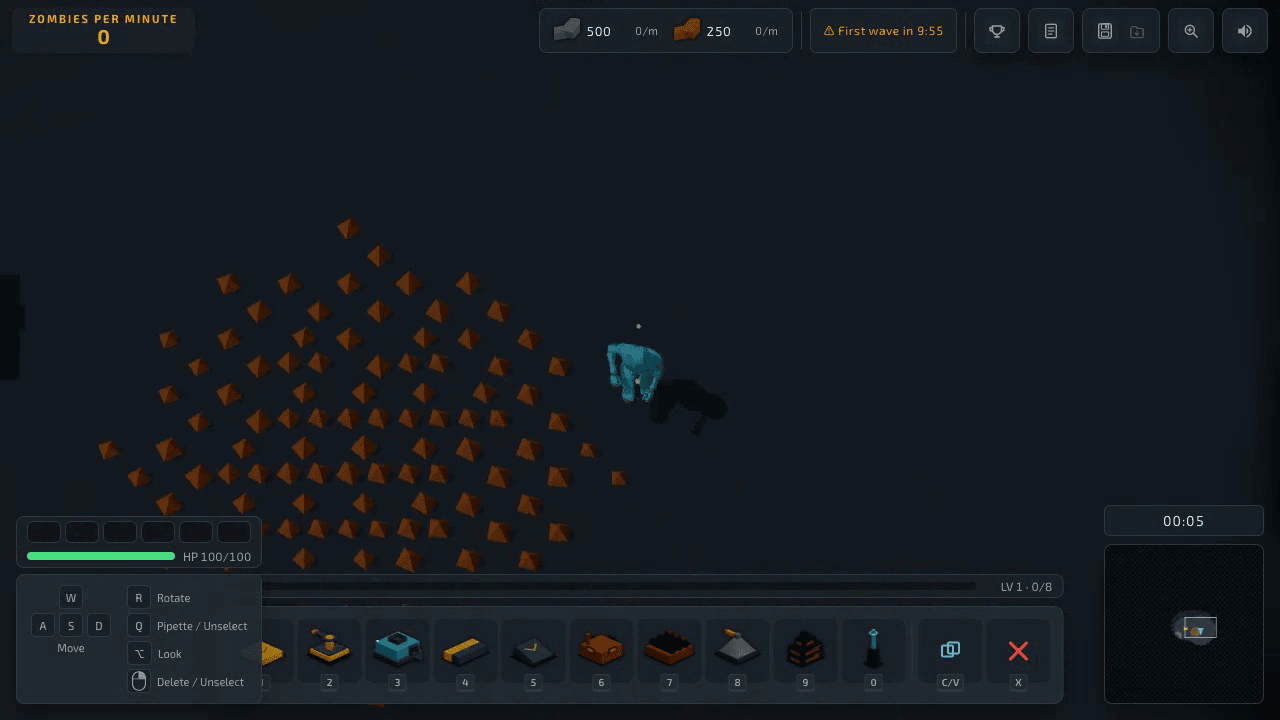Open the achievements trophy panel
The image size is (1280, 720).
[x=996, y=31]
